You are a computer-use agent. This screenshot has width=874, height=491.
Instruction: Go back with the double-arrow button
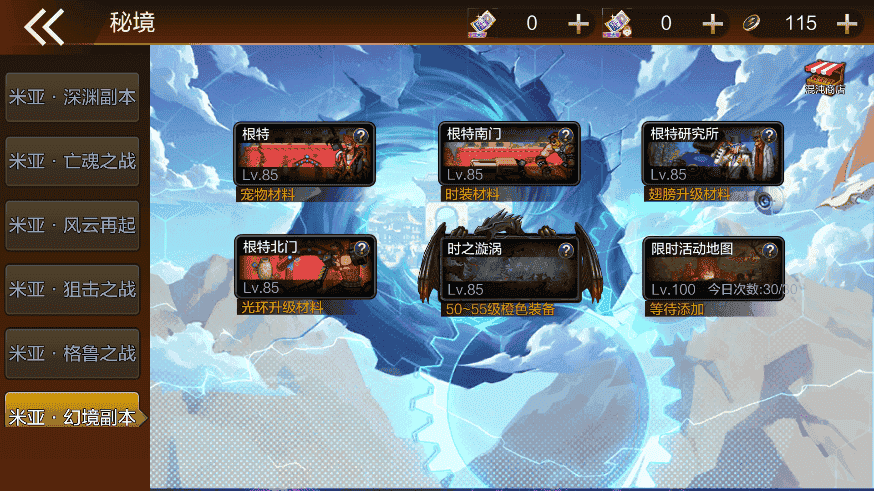tap(44, 25)
